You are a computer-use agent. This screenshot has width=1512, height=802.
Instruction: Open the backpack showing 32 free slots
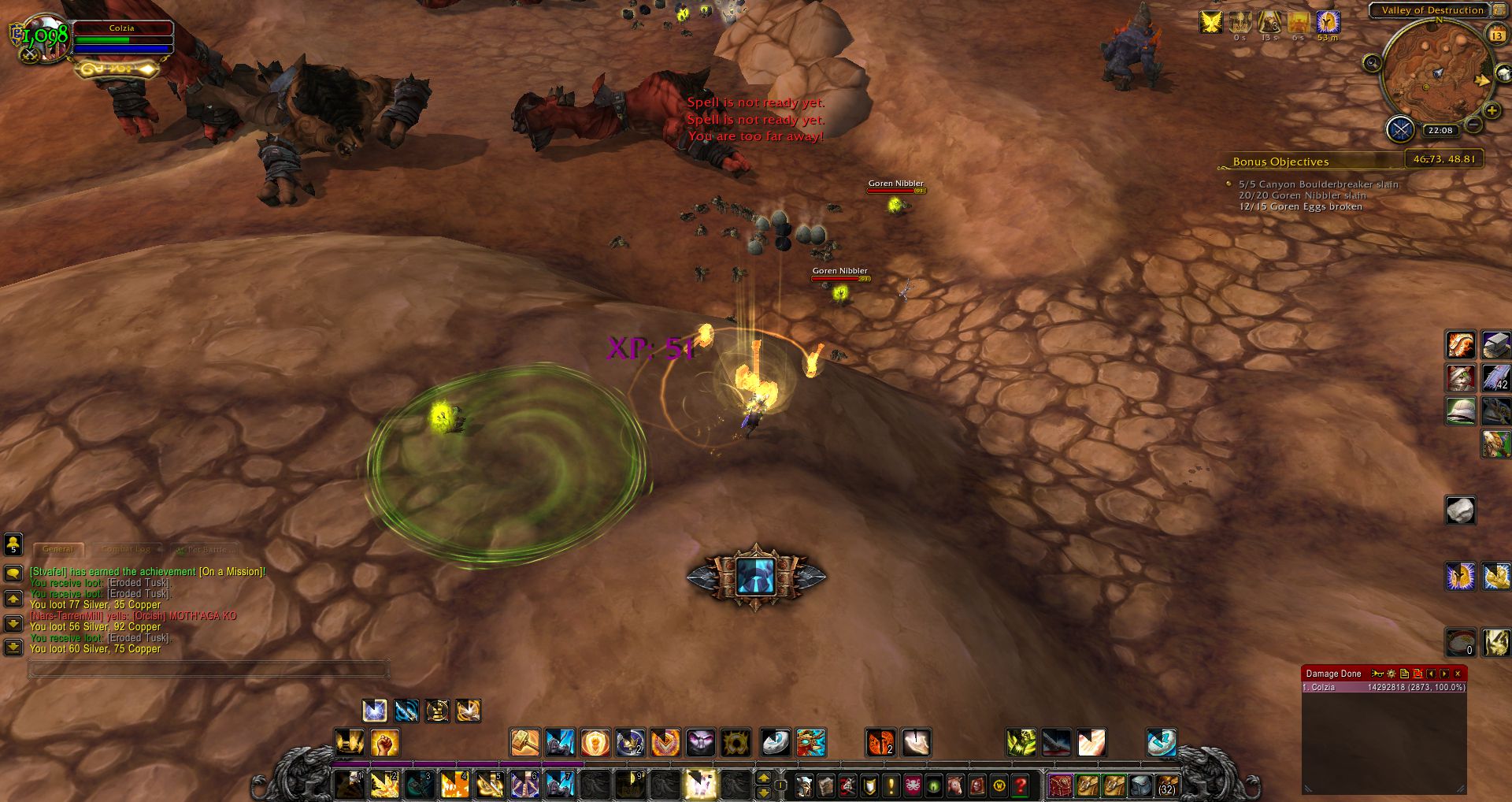tap(1166, 785)
